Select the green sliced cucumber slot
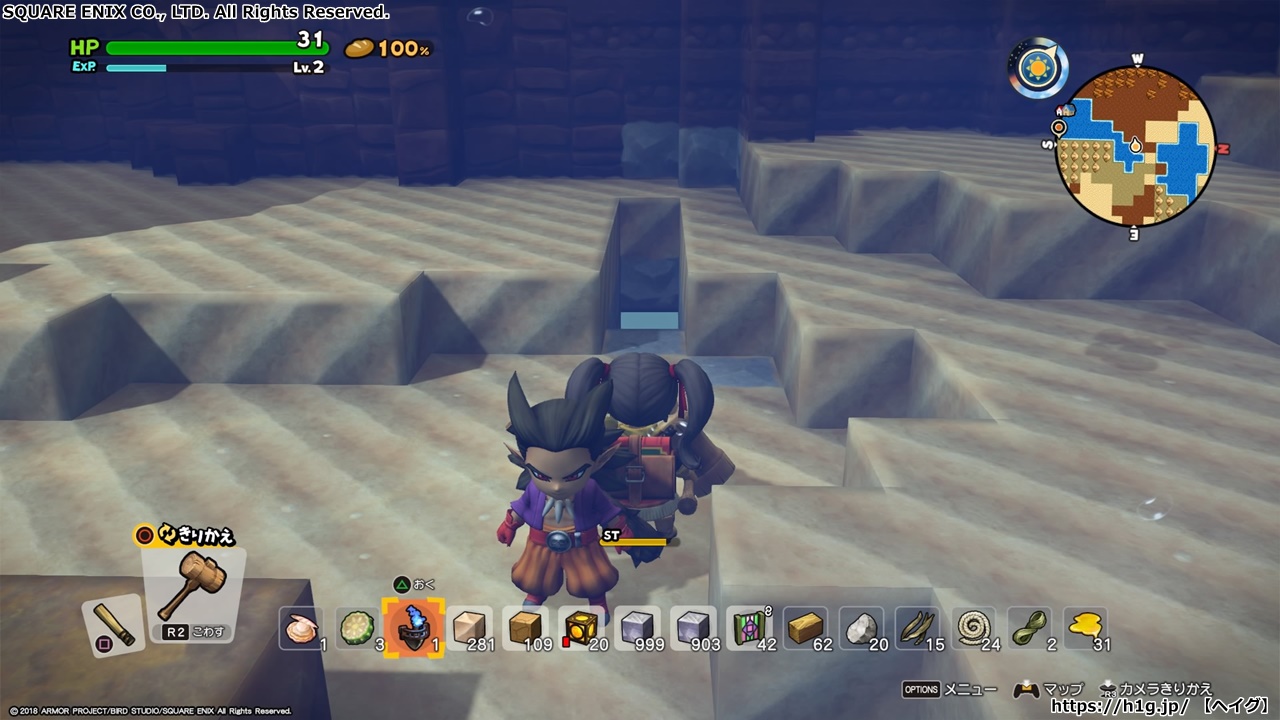Screen dimensions: 1280x720 point(357,630)
